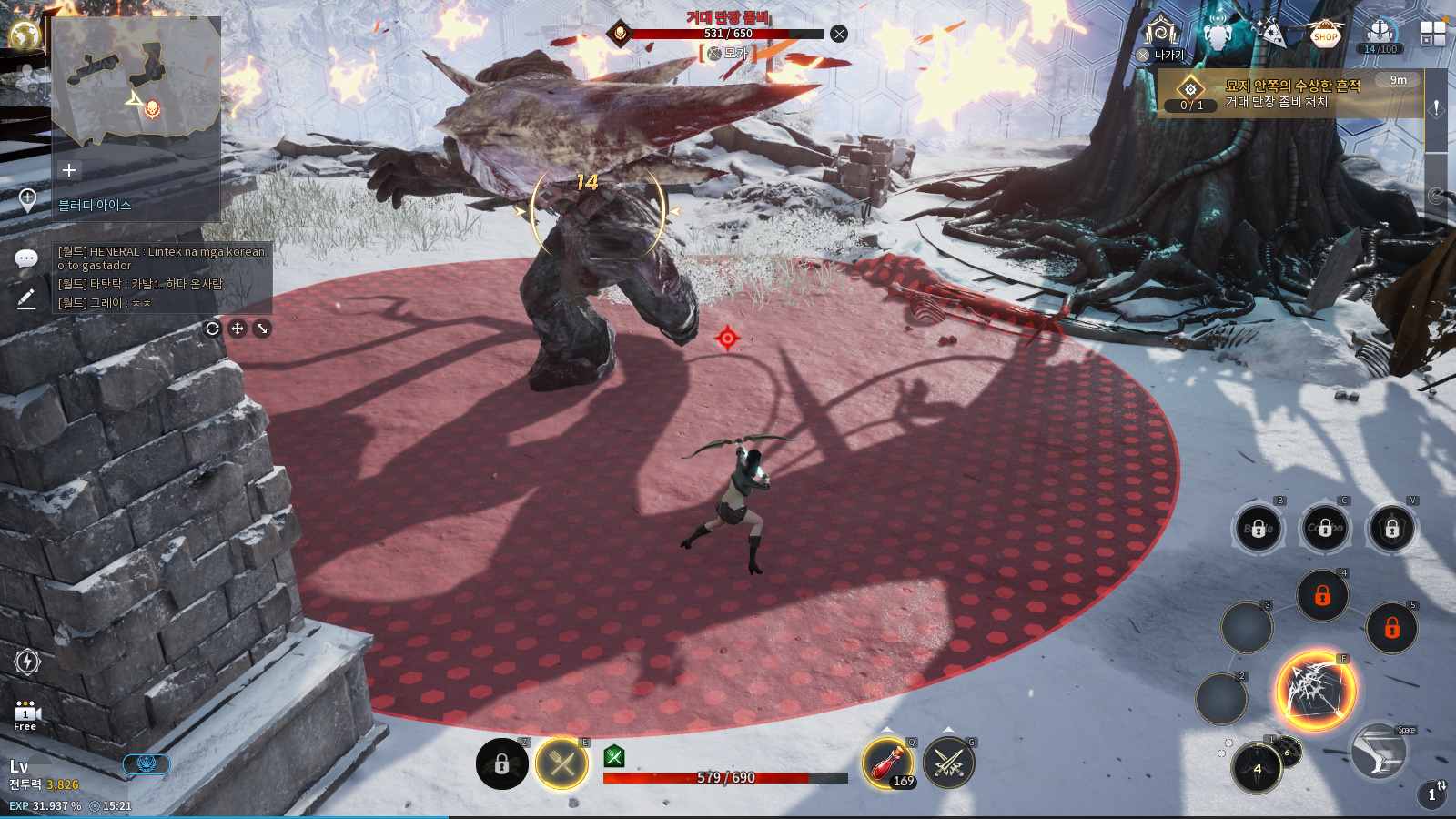Image resolution: width=1456 pixels, height=819 pixels.
Task: Click the swap-arrows preset button labeled 1
Action: pyautogui.click(x=1433, y=794)
